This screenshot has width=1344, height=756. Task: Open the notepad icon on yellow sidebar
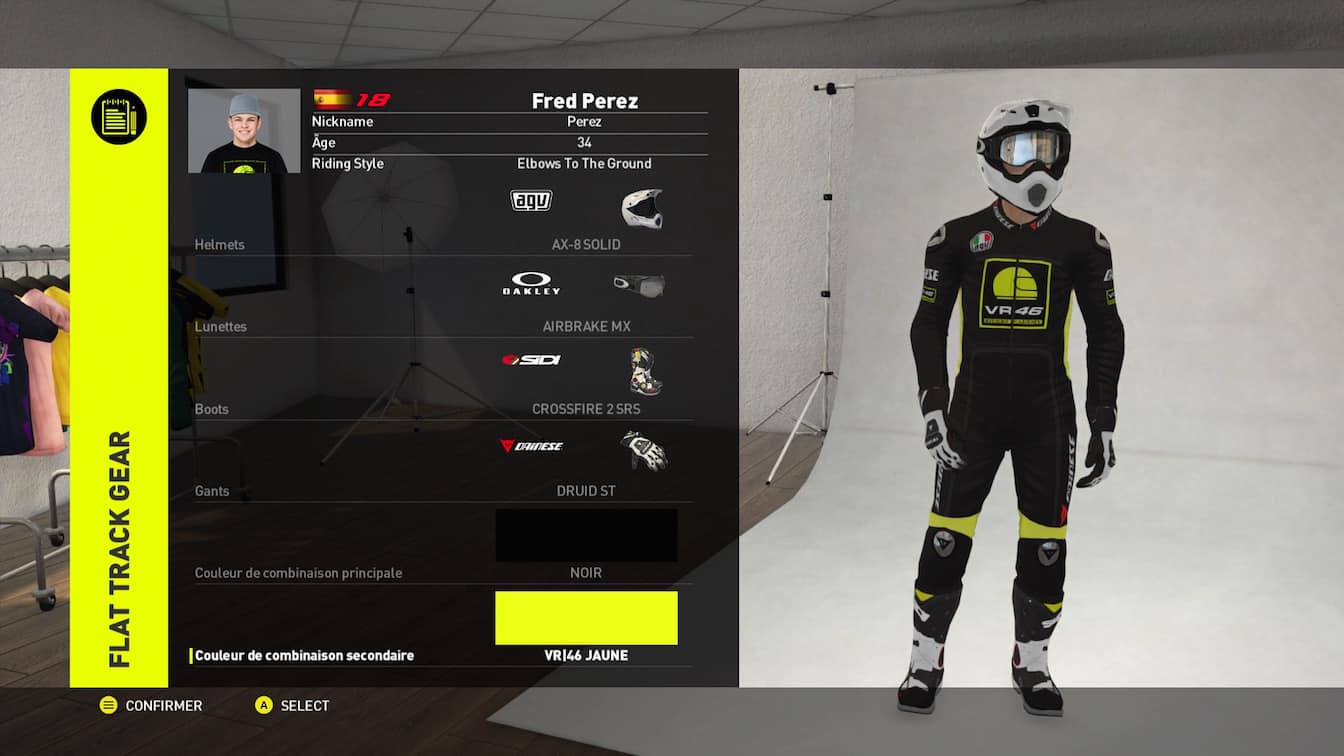119,117
